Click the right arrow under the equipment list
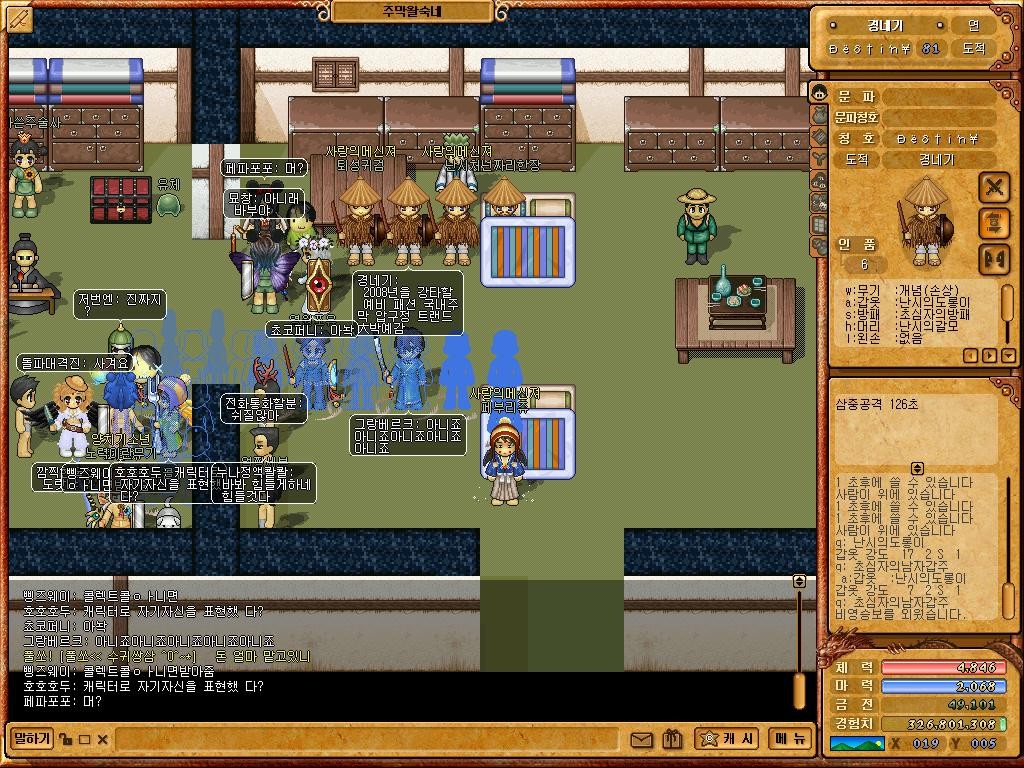1024x768 pixels. point(990,355)
